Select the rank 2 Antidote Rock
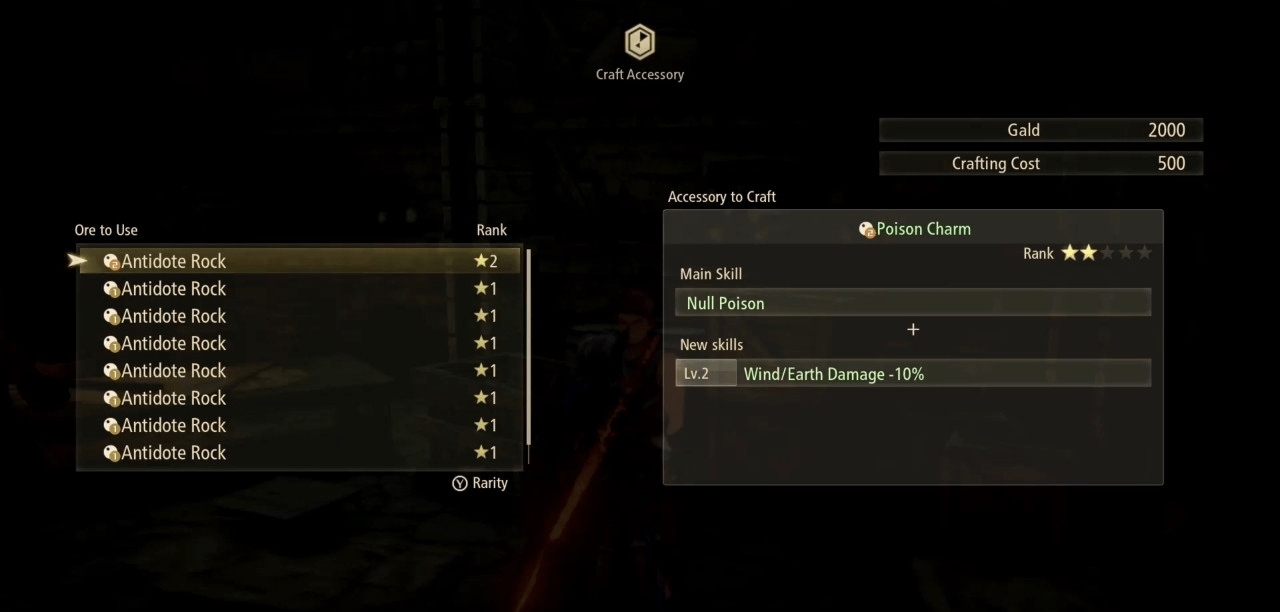1280x612 pixels. 300,261
